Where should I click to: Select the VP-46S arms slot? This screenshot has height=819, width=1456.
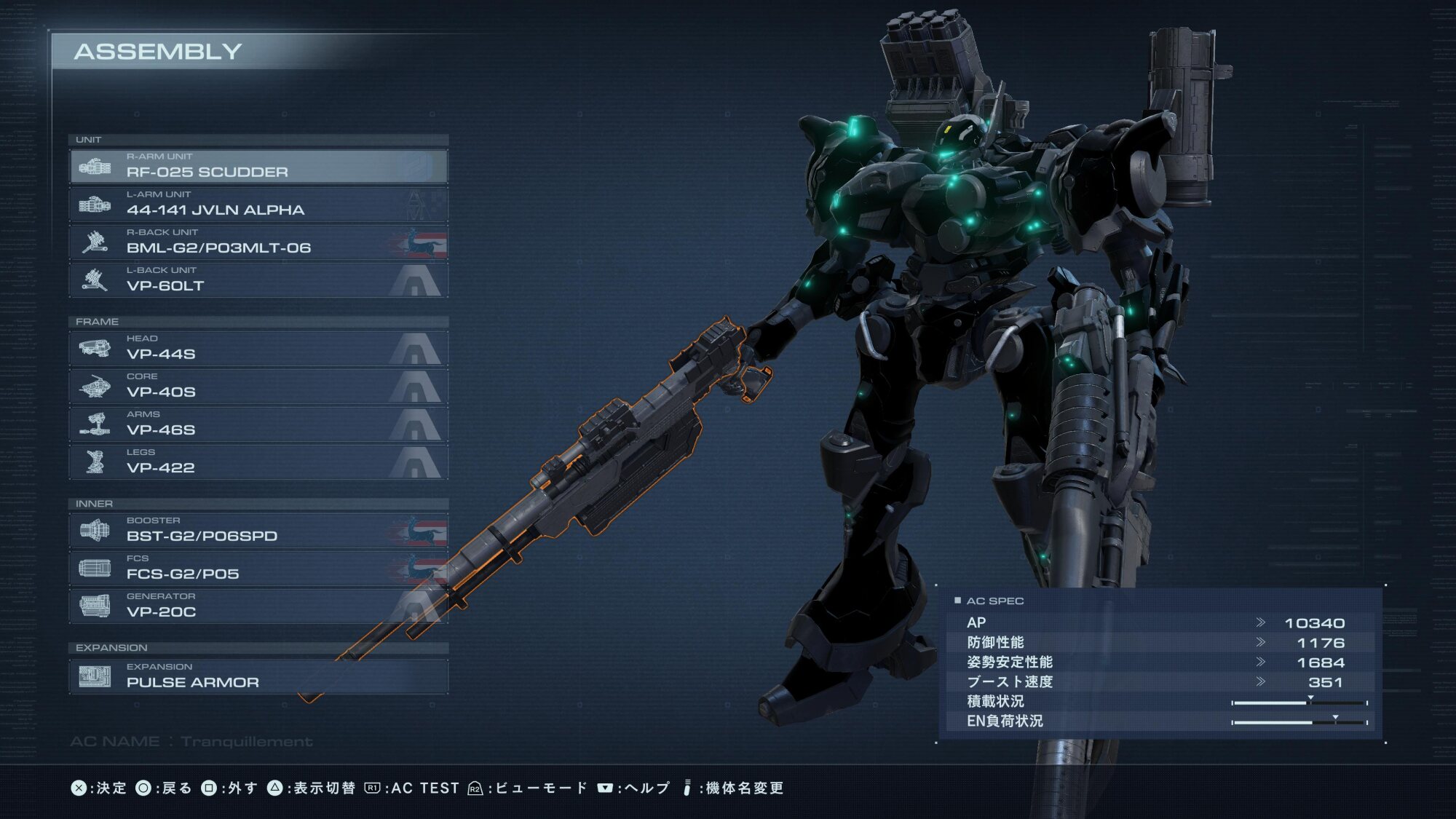pyautogui.click(x=258, y=424)
